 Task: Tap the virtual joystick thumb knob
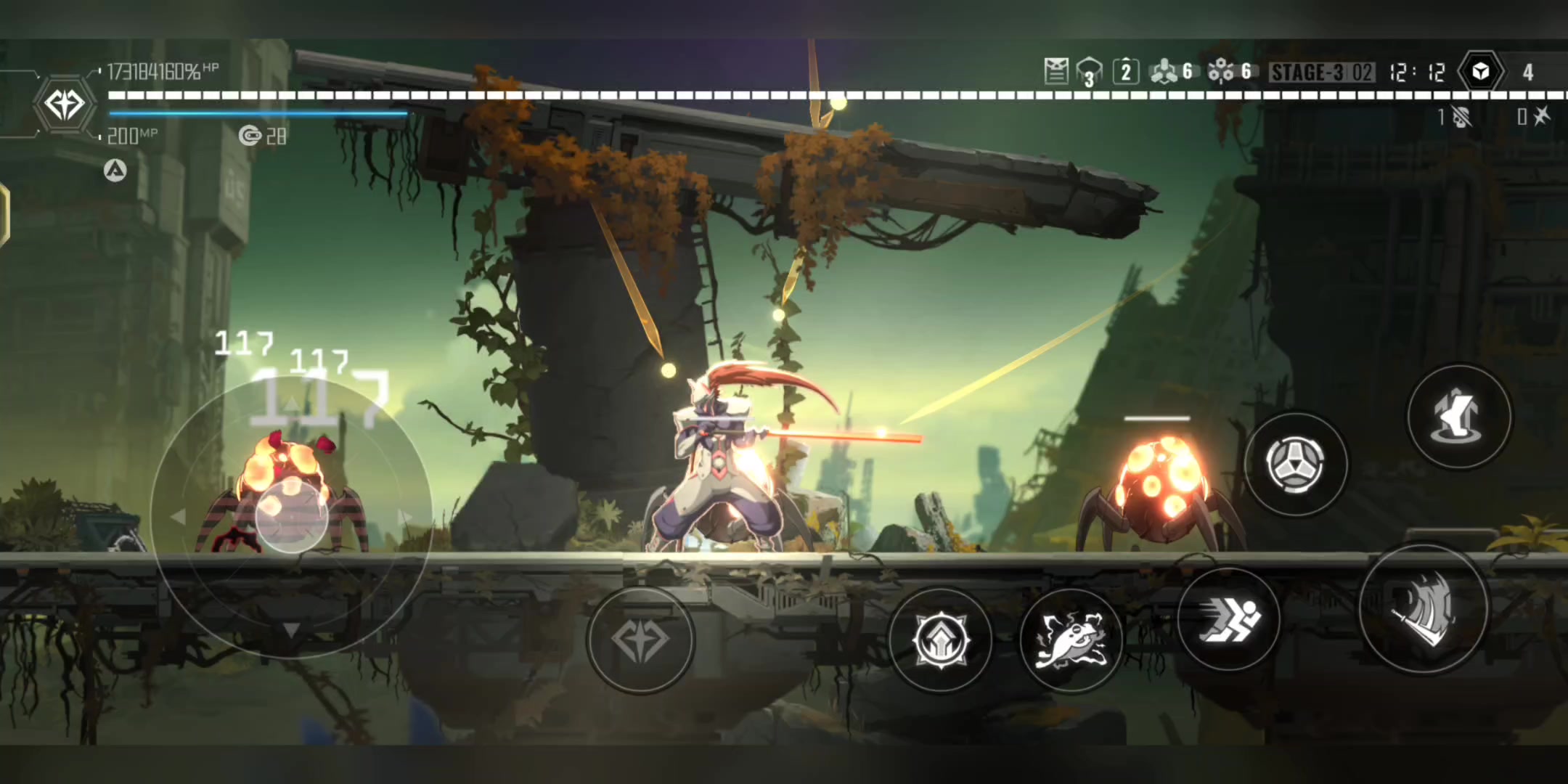point(292,514)
